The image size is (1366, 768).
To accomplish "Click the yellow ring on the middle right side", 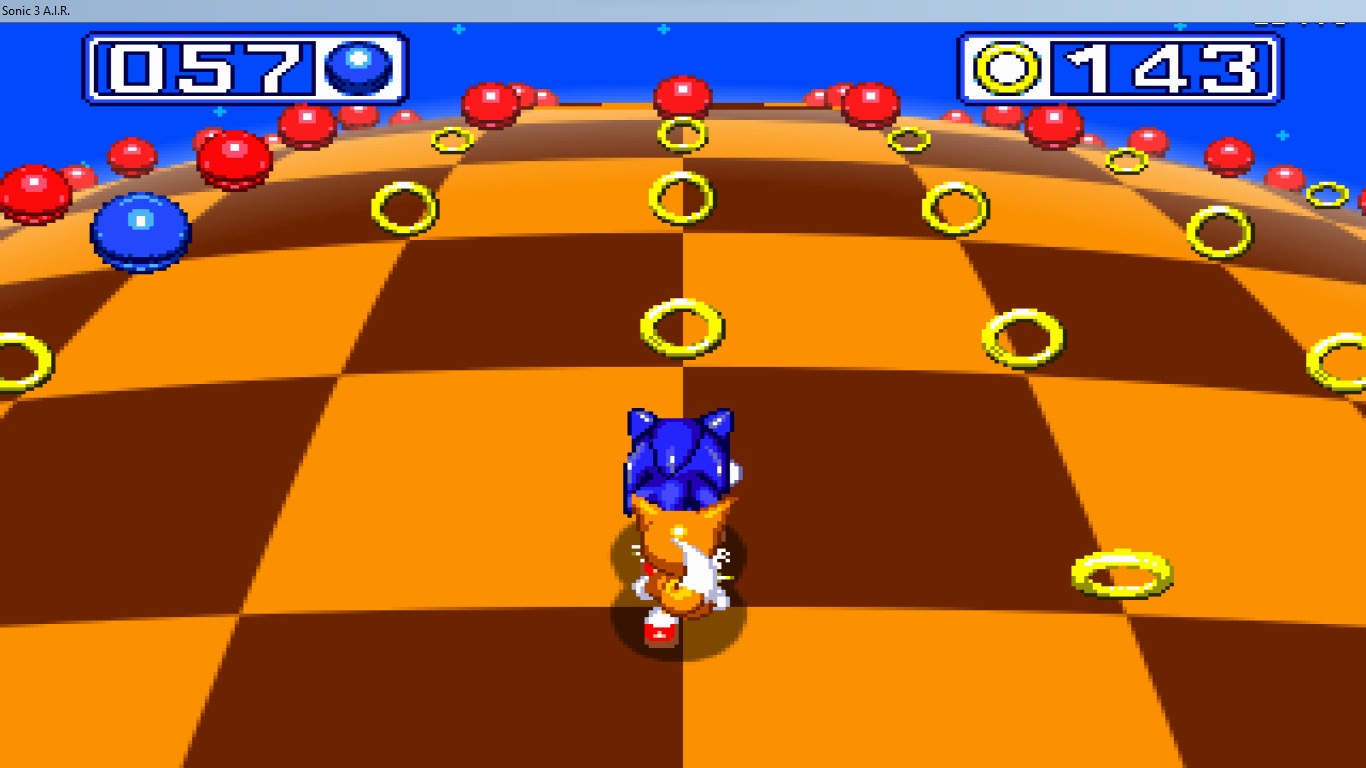I will (x=1023, y=336).
